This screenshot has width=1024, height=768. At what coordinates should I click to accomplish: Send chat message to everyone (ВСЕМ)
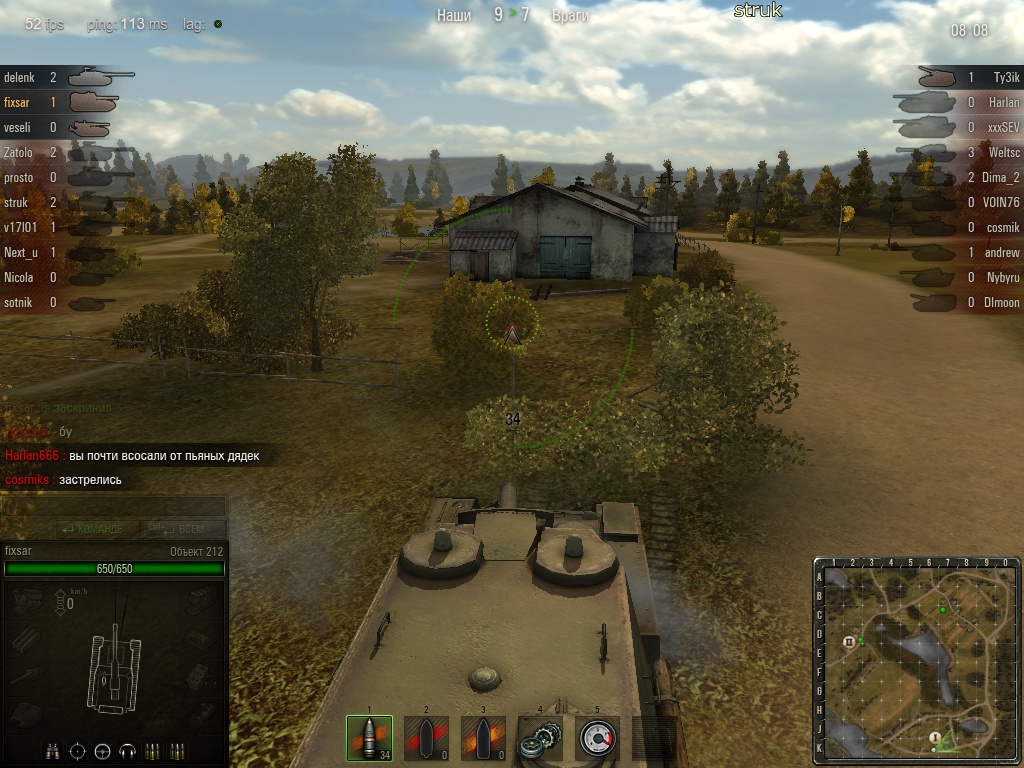pyautogui.click(x=187, y=529)
